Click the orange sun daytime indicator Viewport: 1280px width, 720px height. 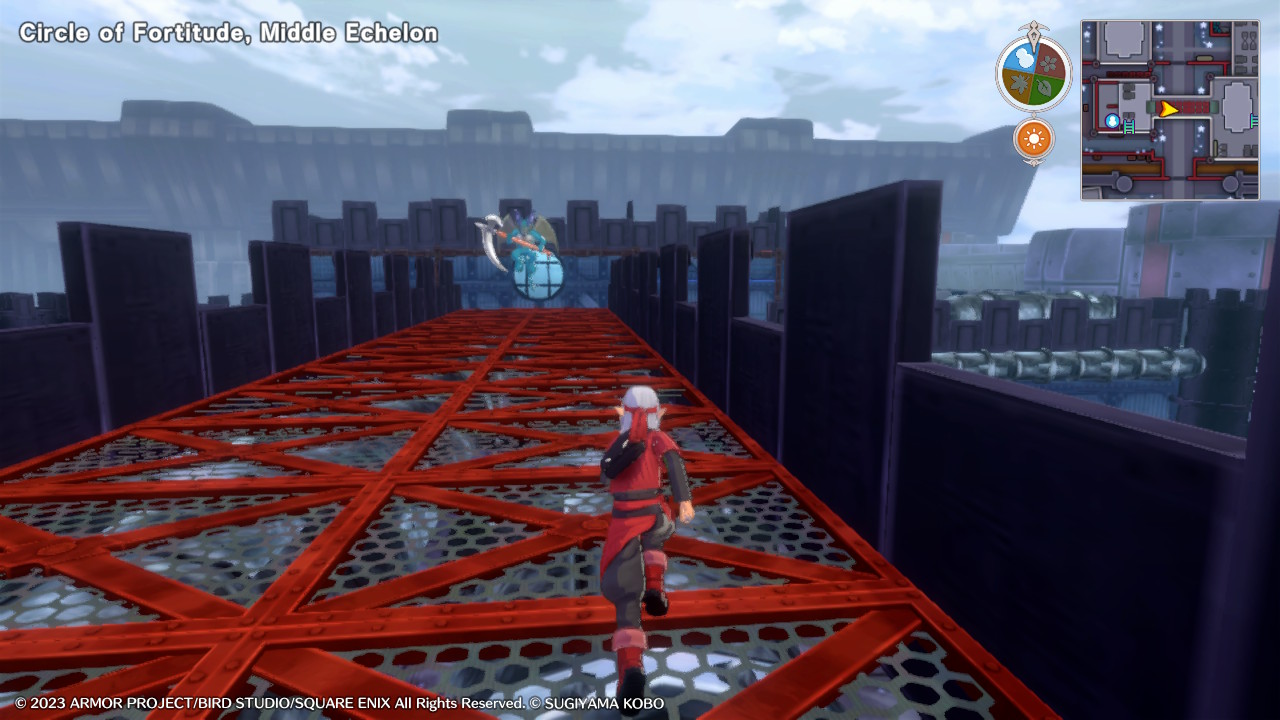click(x=1034, y=138)
